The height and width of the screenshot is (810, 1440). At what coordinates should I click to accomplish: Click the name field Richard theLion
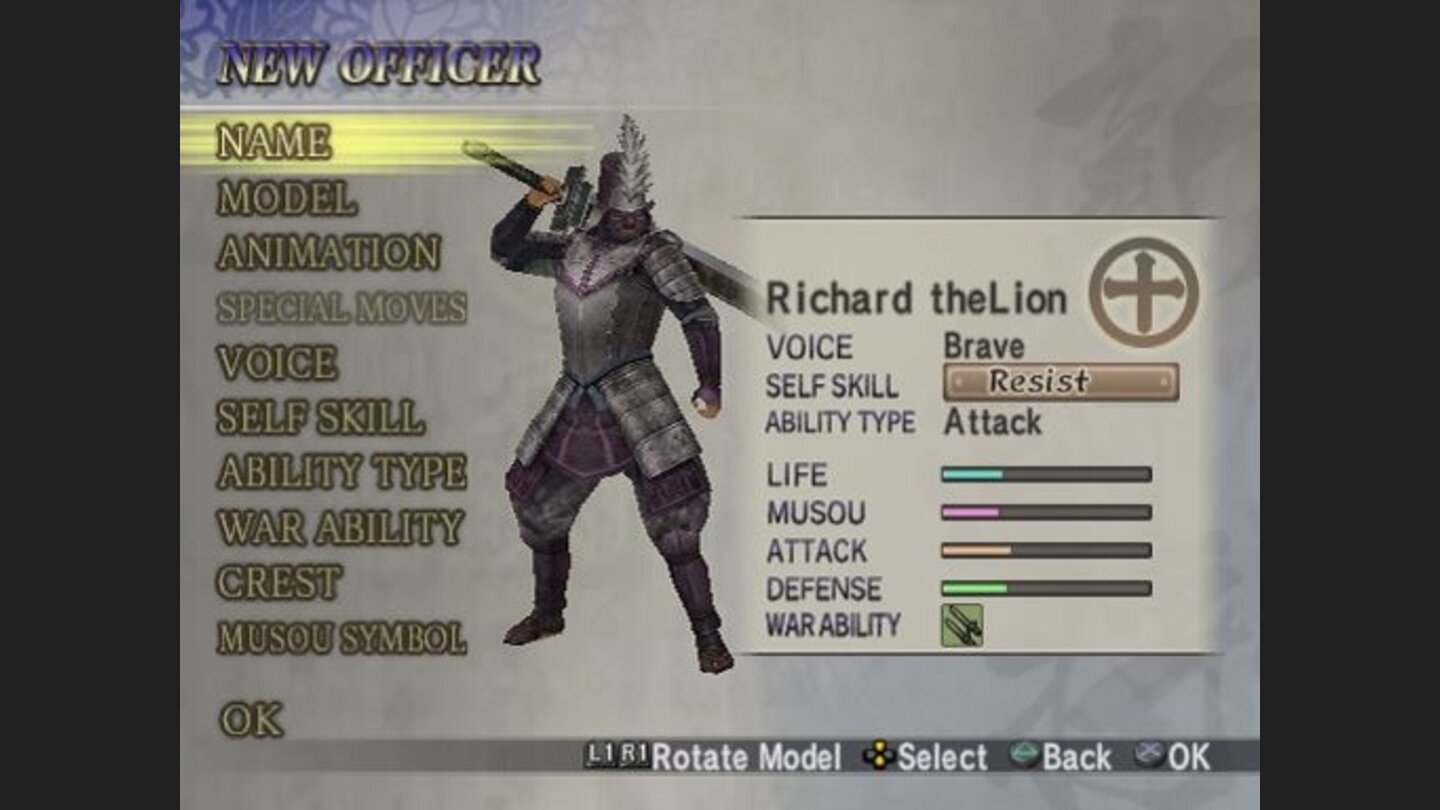point(920,297)
